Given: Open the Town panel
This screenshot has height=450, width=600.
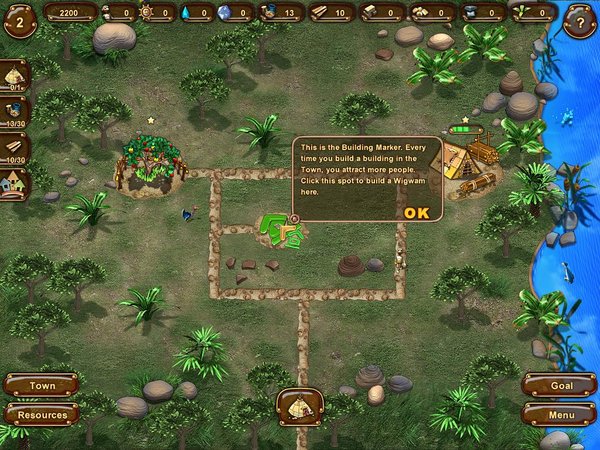Looking at the screenshot, I should click(x=41, y=386).
